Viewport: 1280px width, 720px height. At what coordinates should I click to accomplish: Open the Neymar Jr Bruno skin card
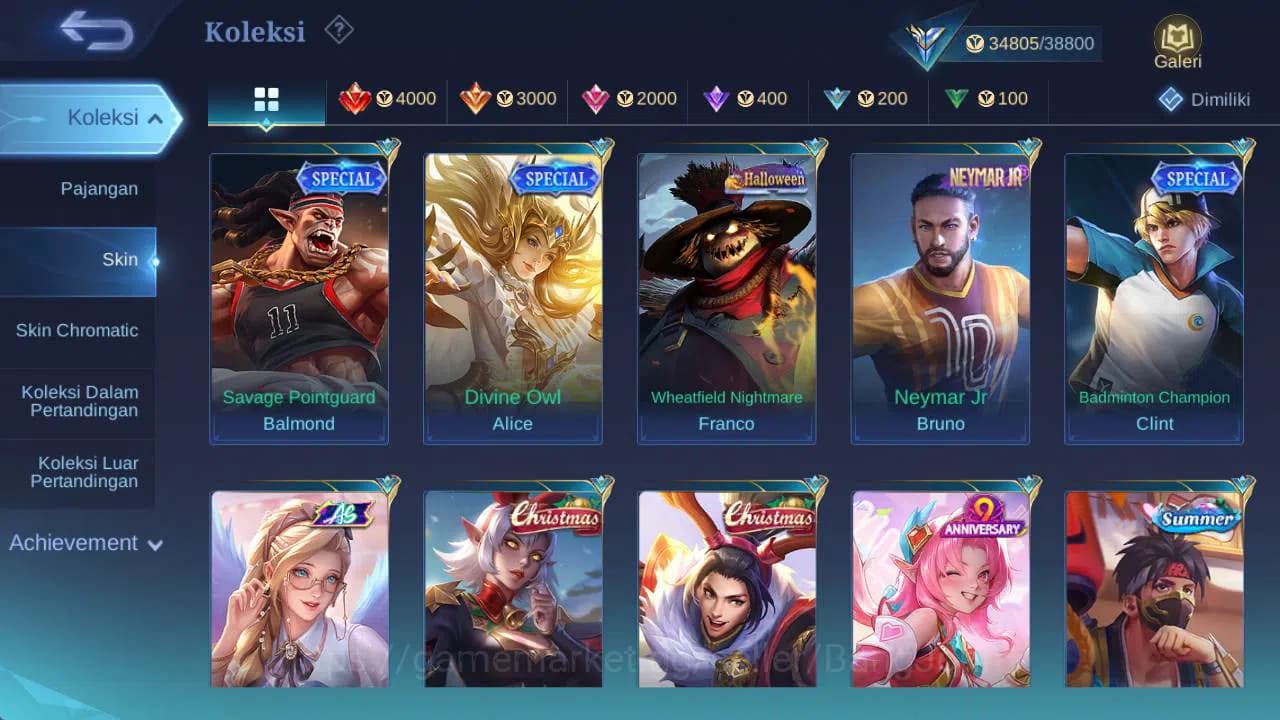point(940,295)
